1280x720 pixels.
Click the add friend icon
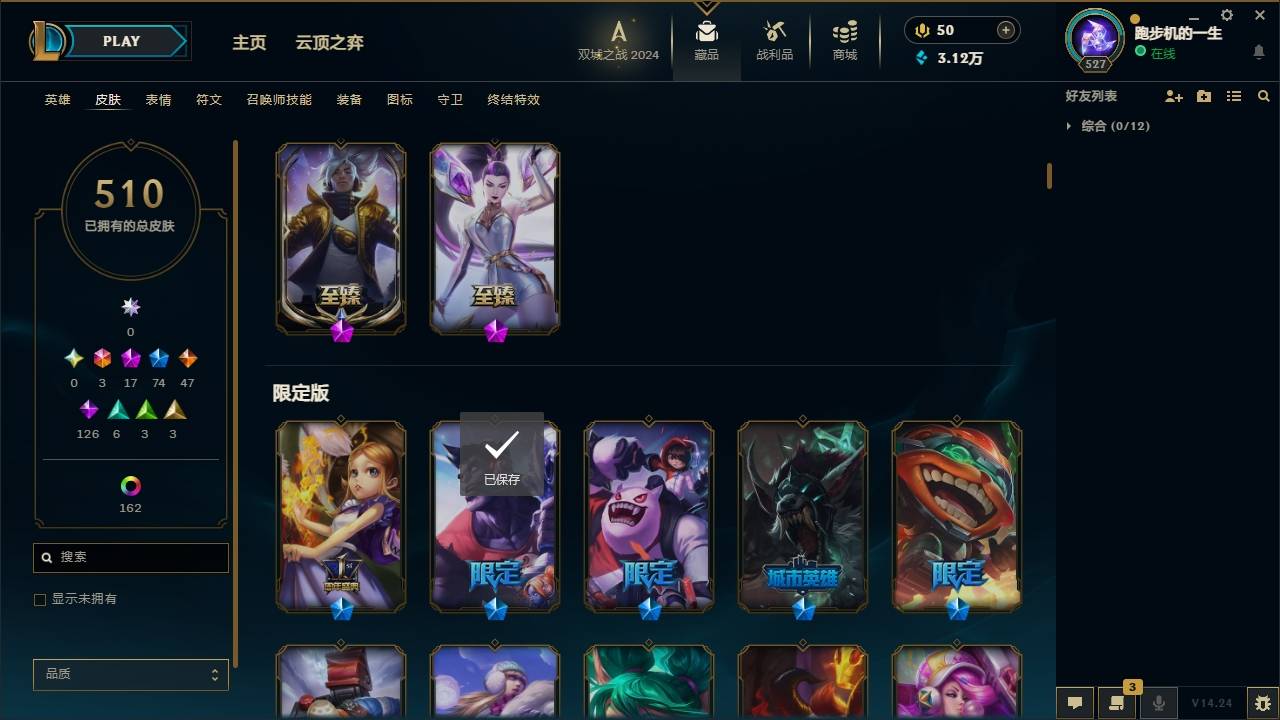click(x=1174, y=96)
